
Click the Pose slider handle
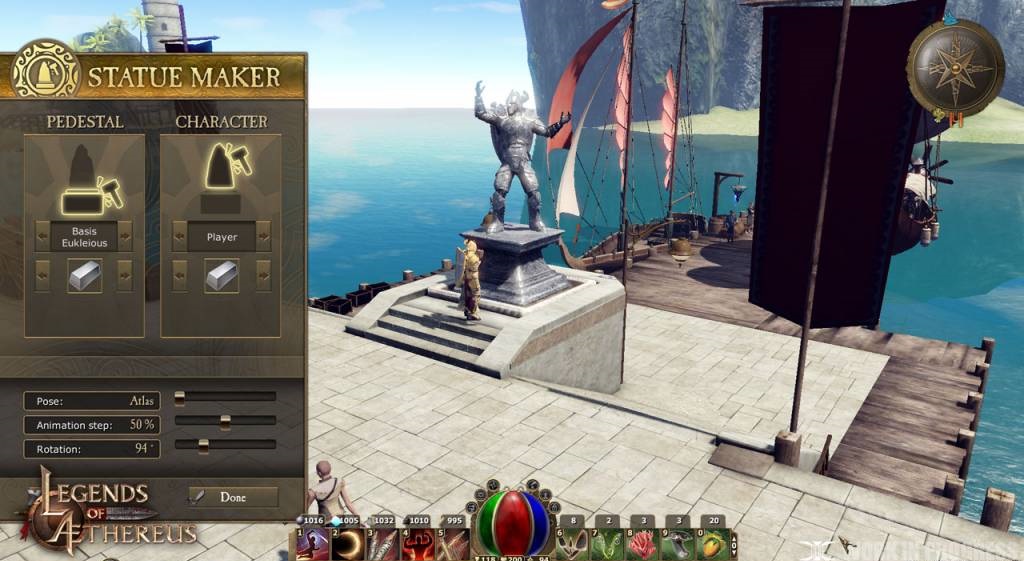[180, 398]
